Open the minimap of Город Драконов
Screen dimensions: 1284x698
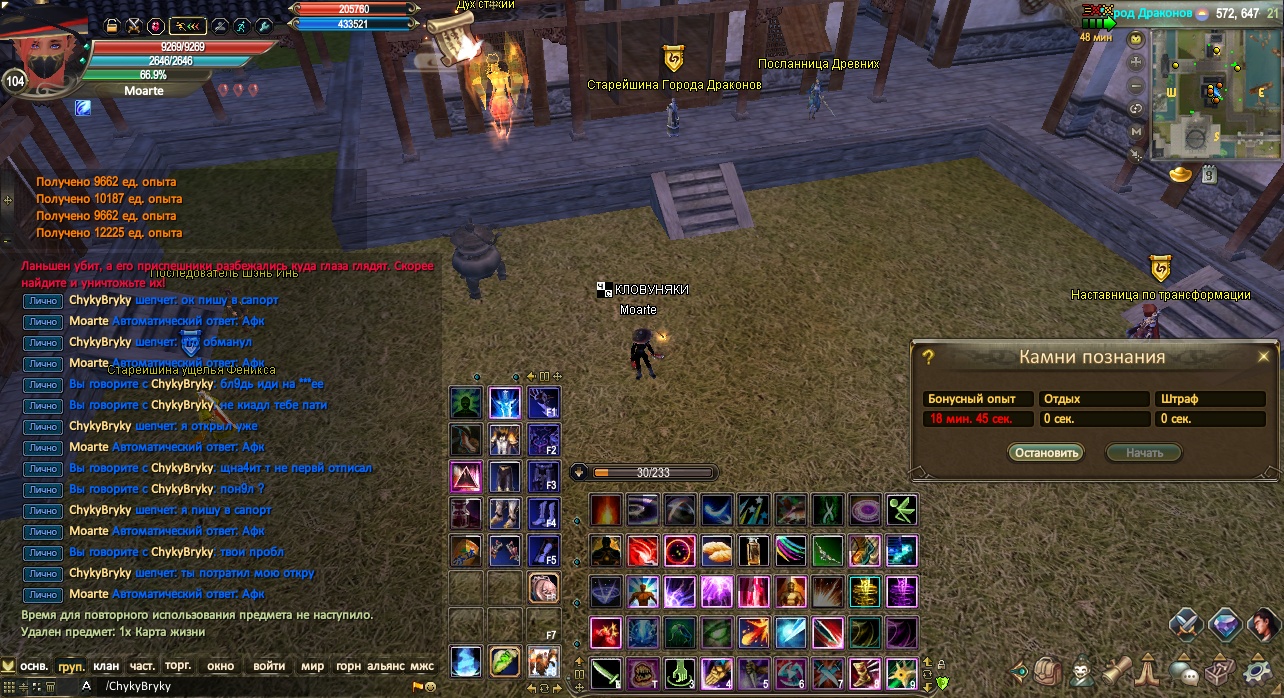coord(1212,92)
